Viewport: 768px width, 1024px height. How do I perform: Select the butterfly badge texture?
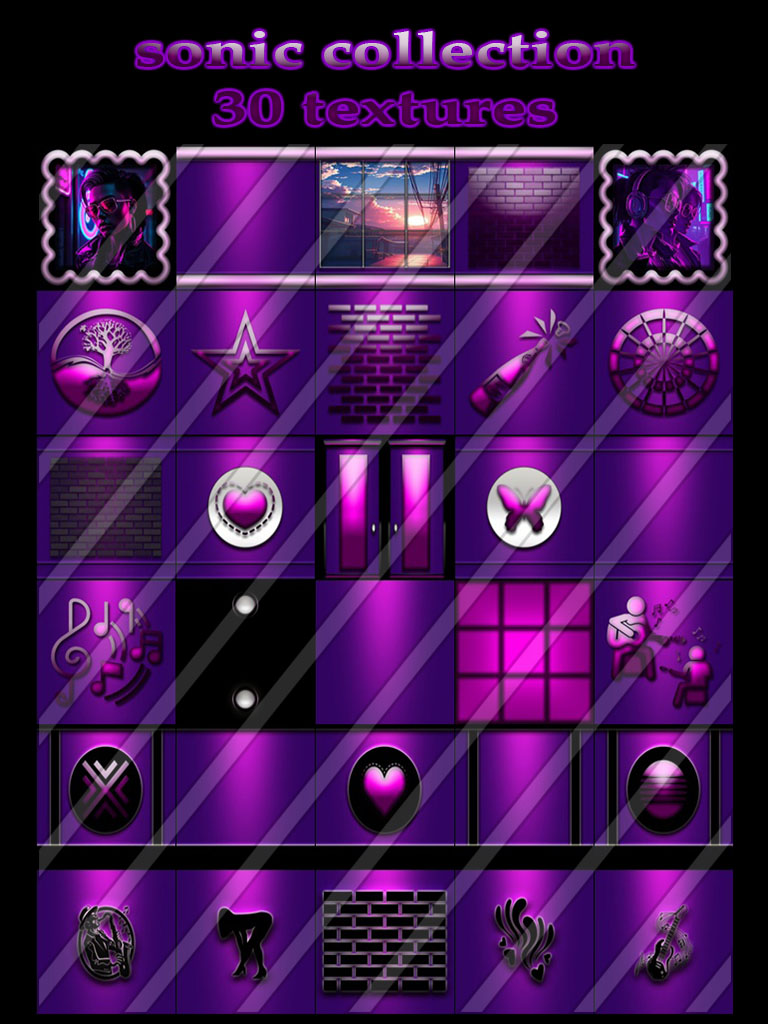click(x=524, y=507)
